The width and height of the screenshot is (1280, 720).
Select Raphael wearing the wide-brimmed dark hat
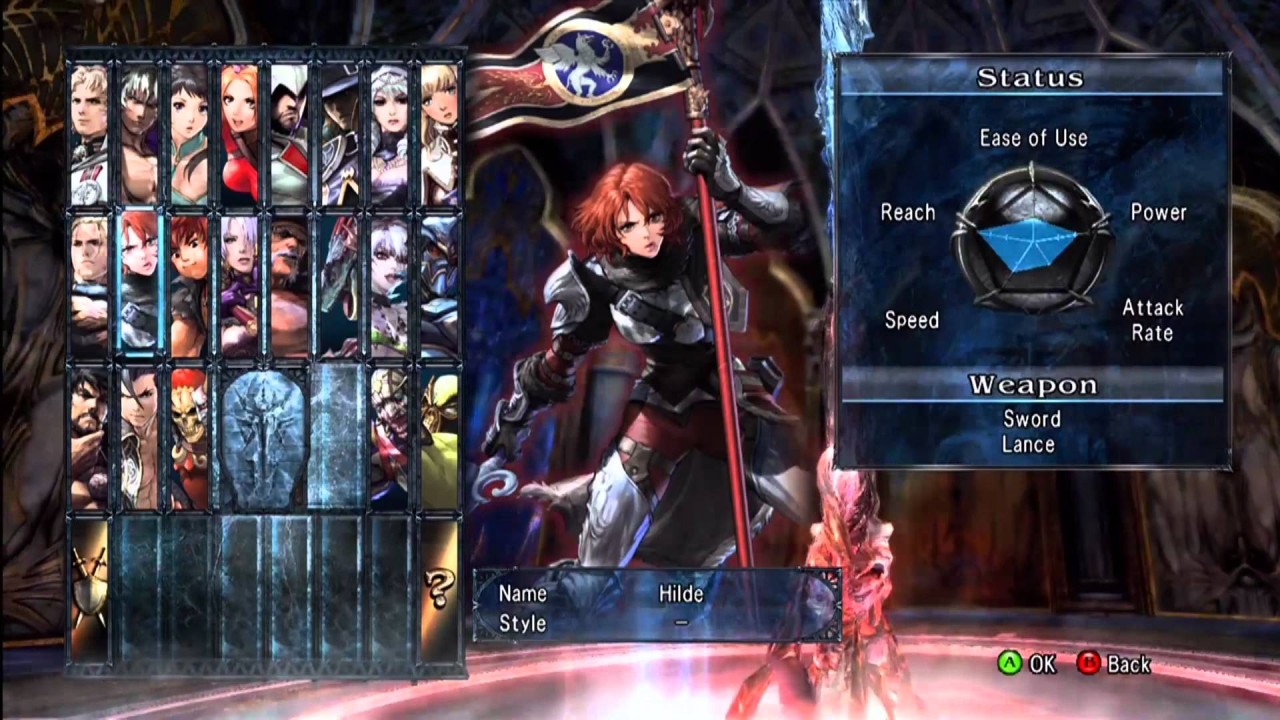(x=340, y=134)
